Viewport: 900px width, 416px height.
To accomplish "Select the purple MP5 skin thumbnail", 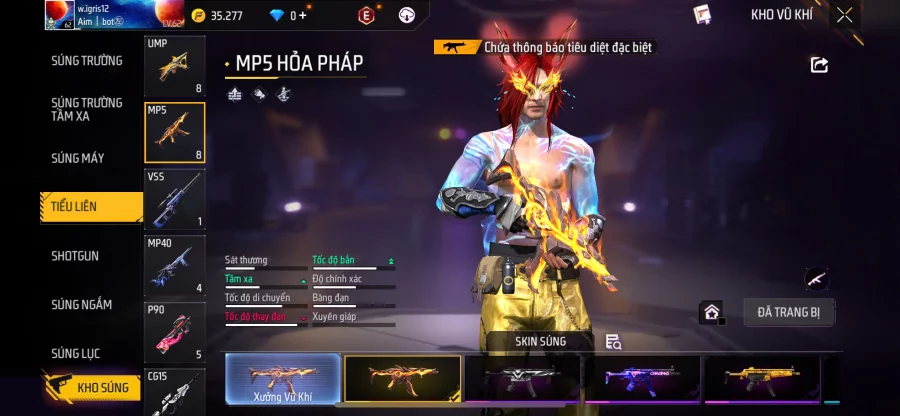I will (x=642, y=379).
